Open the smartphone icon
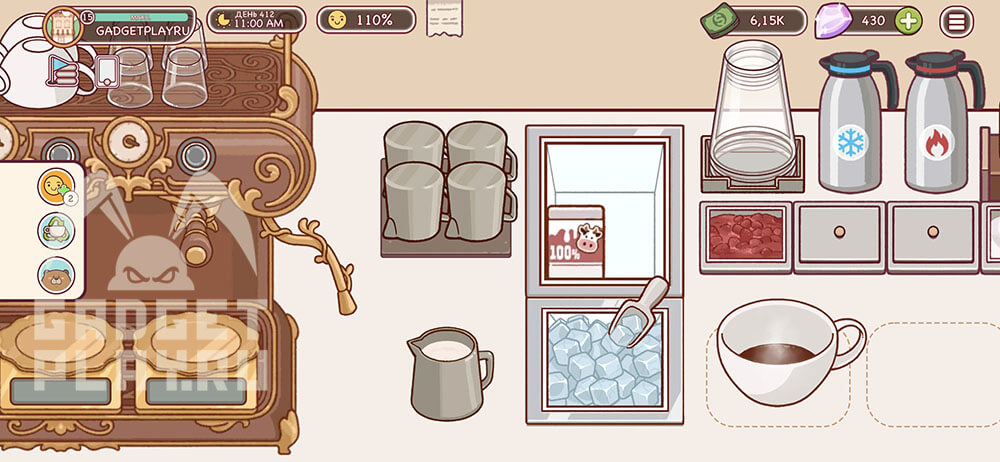This screenshot has height=462, width=1000. point(107,71)
